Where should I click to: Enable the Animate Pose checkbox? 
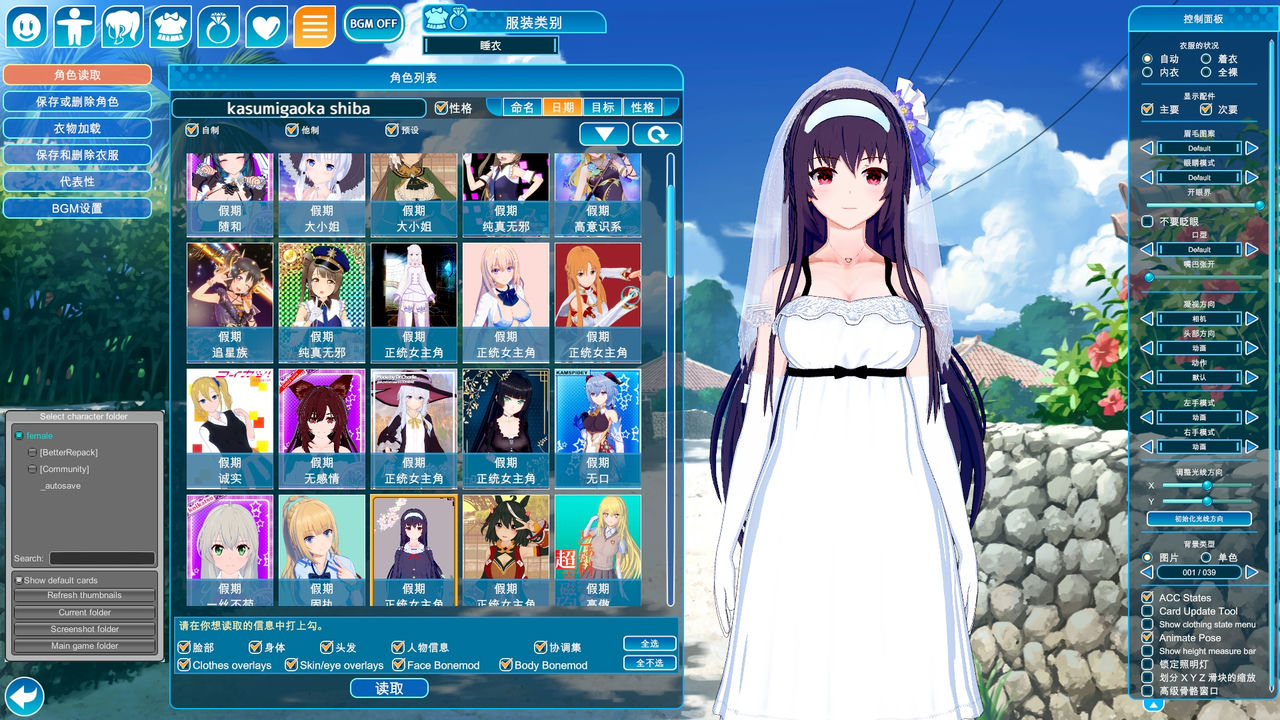(x=1146, y=637)
